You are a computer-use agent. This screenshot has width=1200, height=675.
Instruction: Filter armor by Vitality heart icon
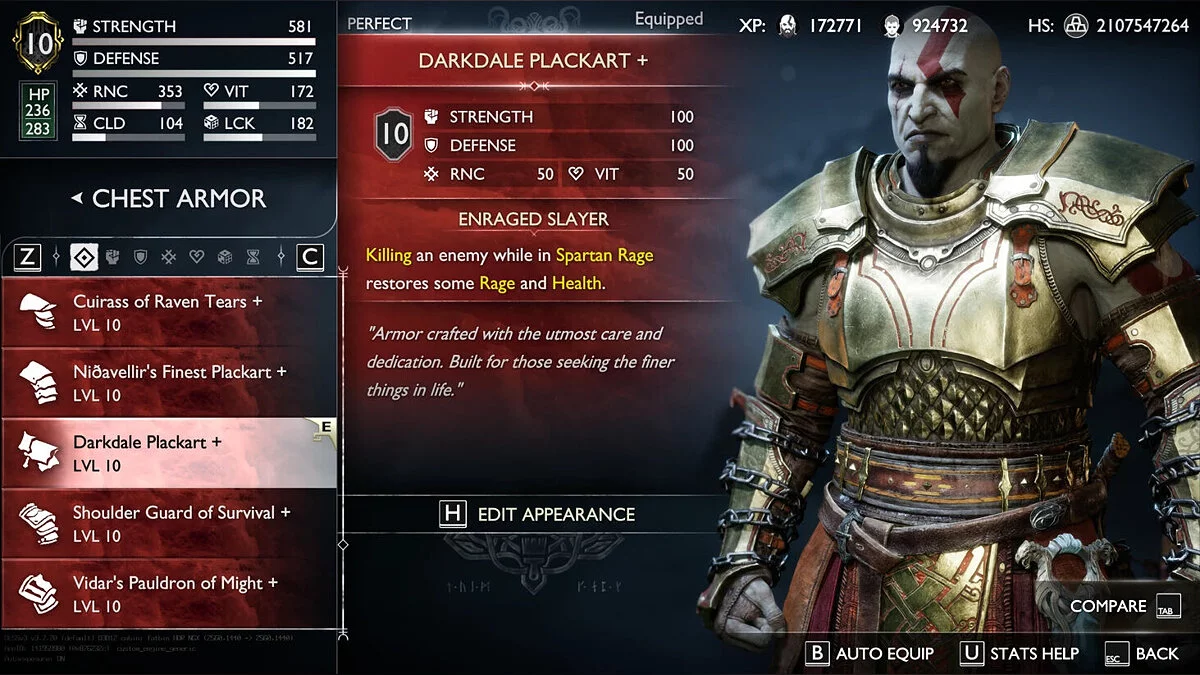(x=197, y=257)
